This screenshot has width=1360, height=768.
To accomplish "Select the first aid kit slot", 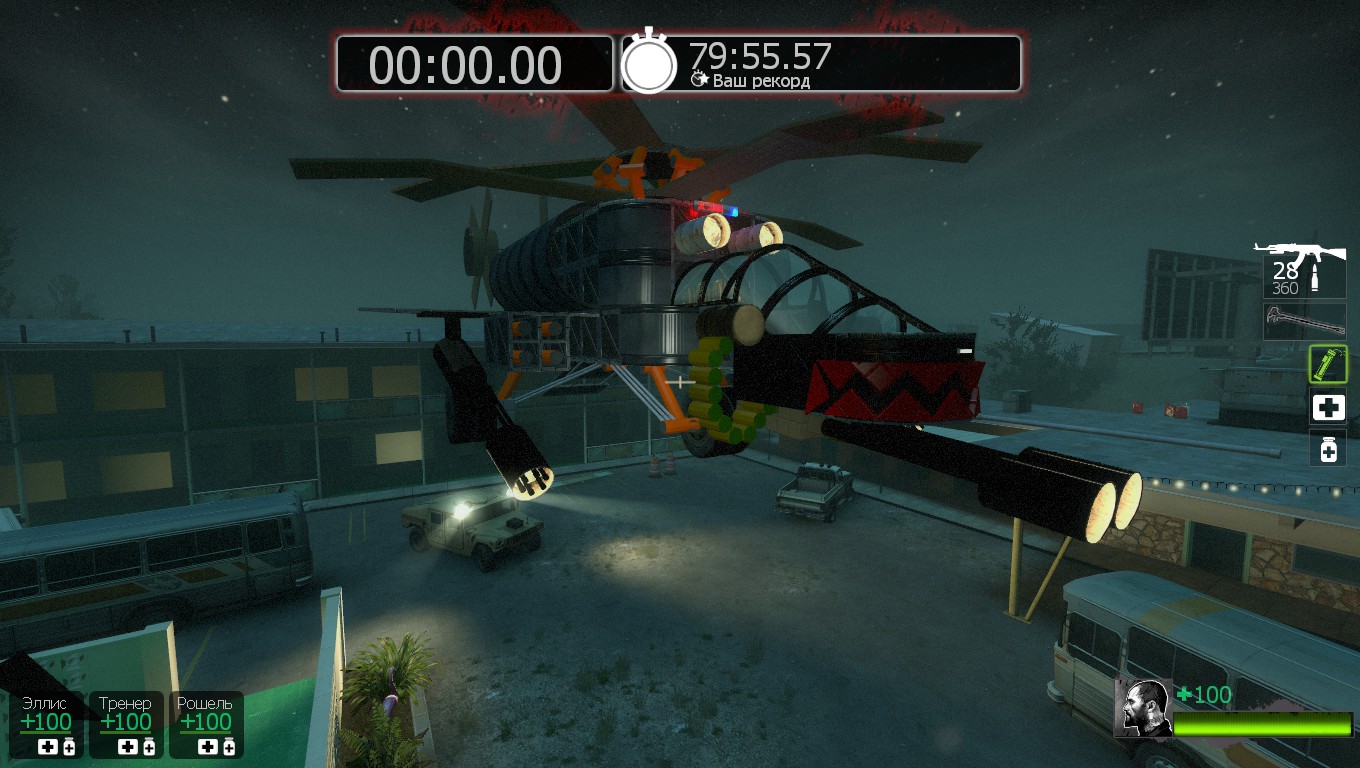I will point(1328,407).
